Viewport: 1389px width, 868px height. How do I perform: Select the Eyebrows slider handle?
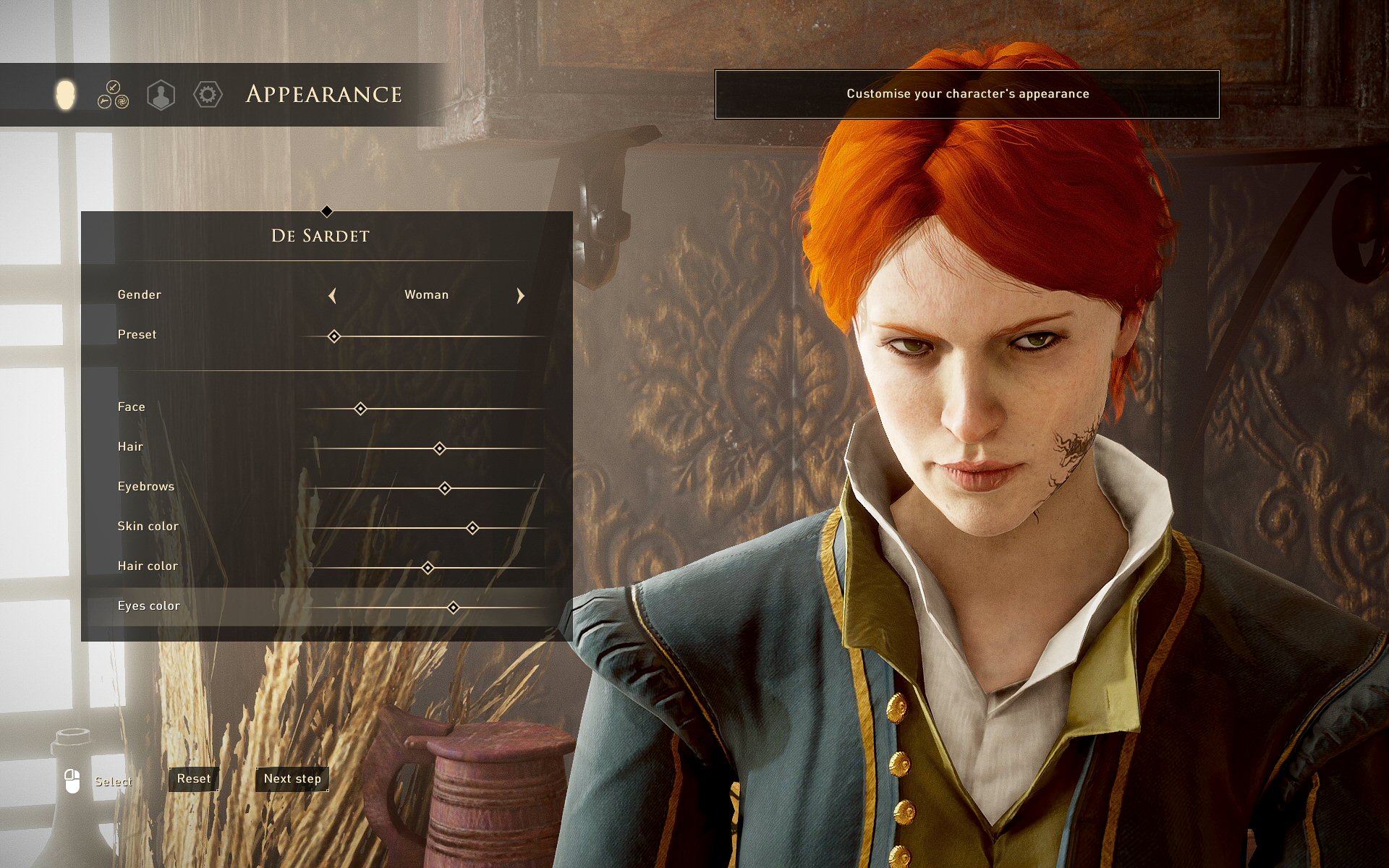(x=445, y=488)
